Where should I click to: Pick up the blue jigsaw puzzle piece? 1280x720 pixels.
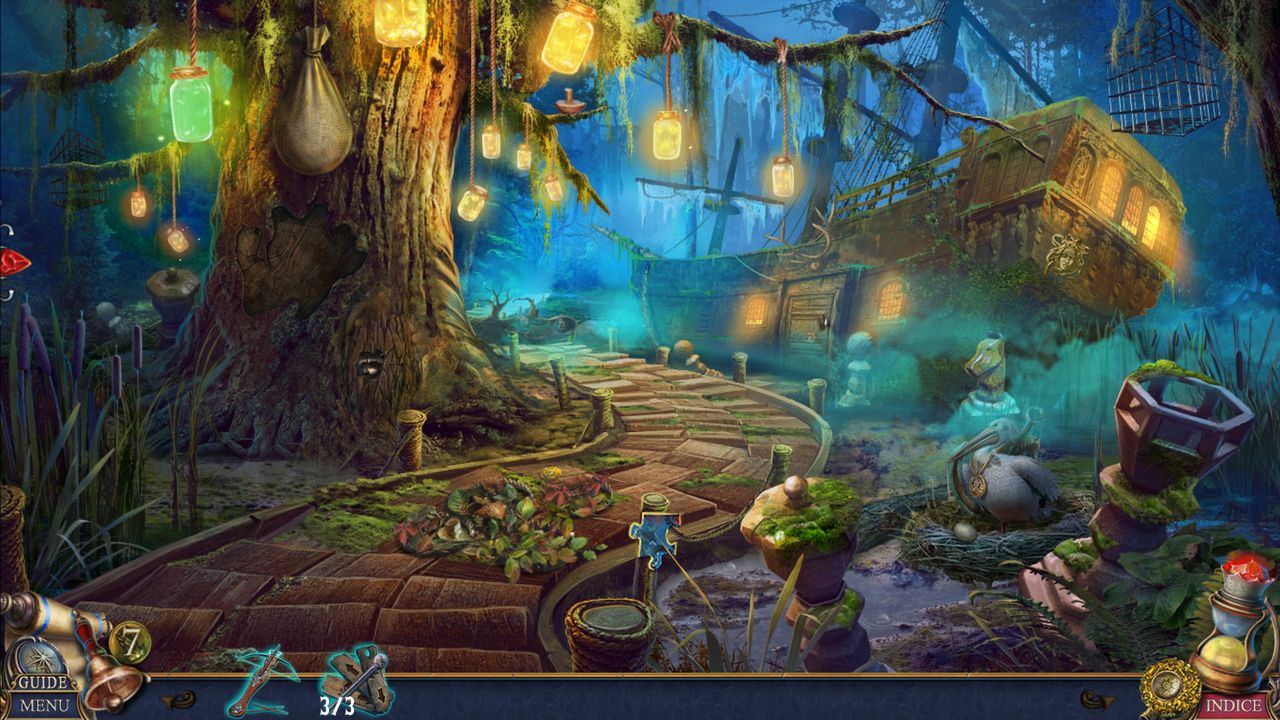[655, 537]
